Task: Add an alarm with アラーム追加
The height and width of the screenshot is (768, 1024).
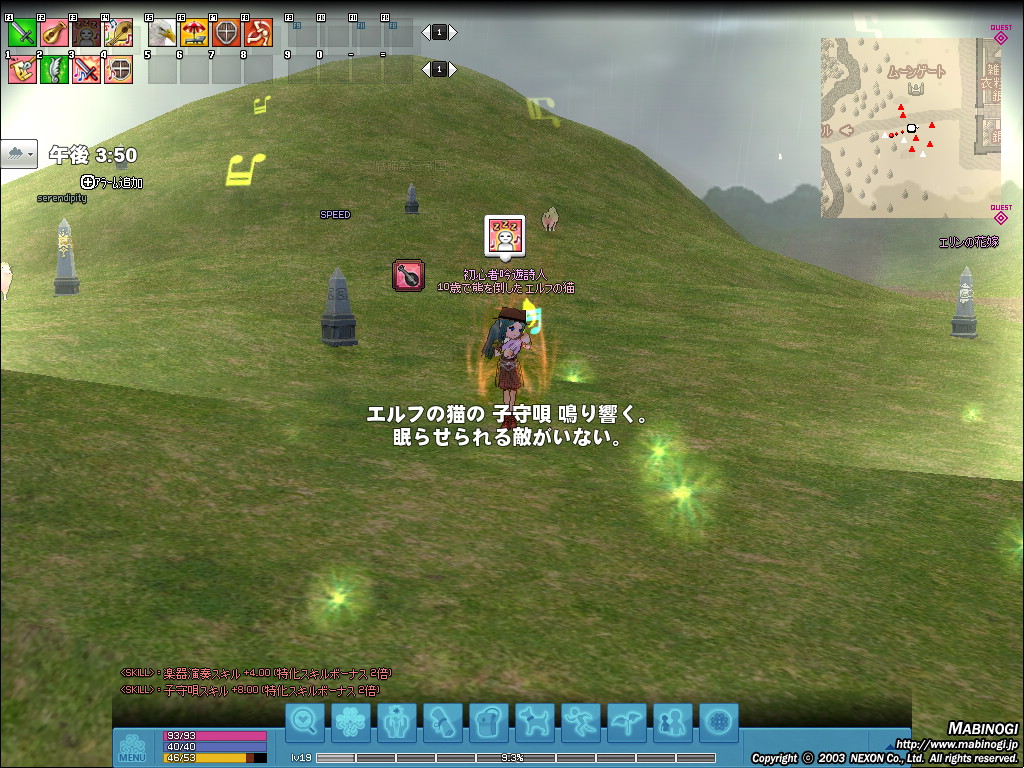Action: pyautogui.click(x=112, y=182)
